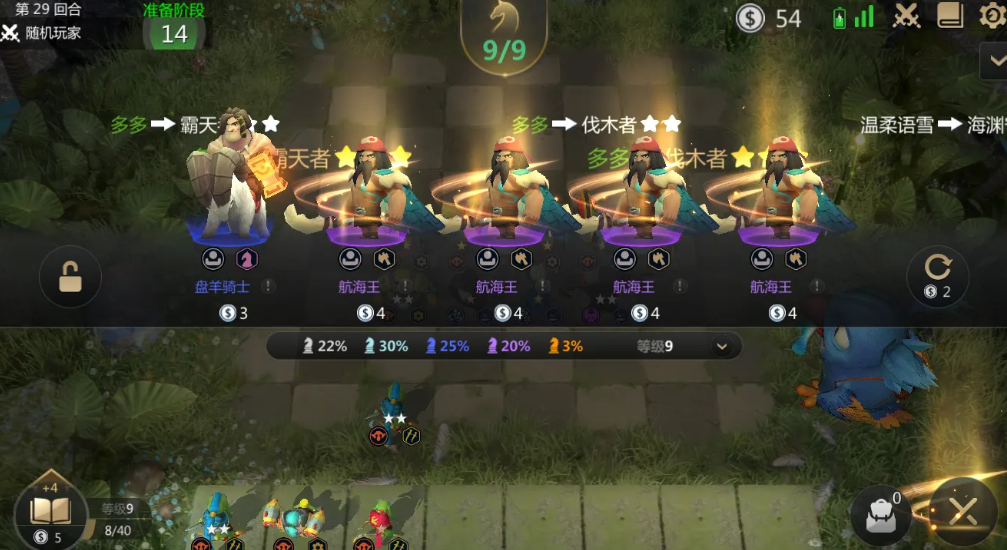
Task: Collapse the panel with the right-edge chevron
Action: click(994, 60)
